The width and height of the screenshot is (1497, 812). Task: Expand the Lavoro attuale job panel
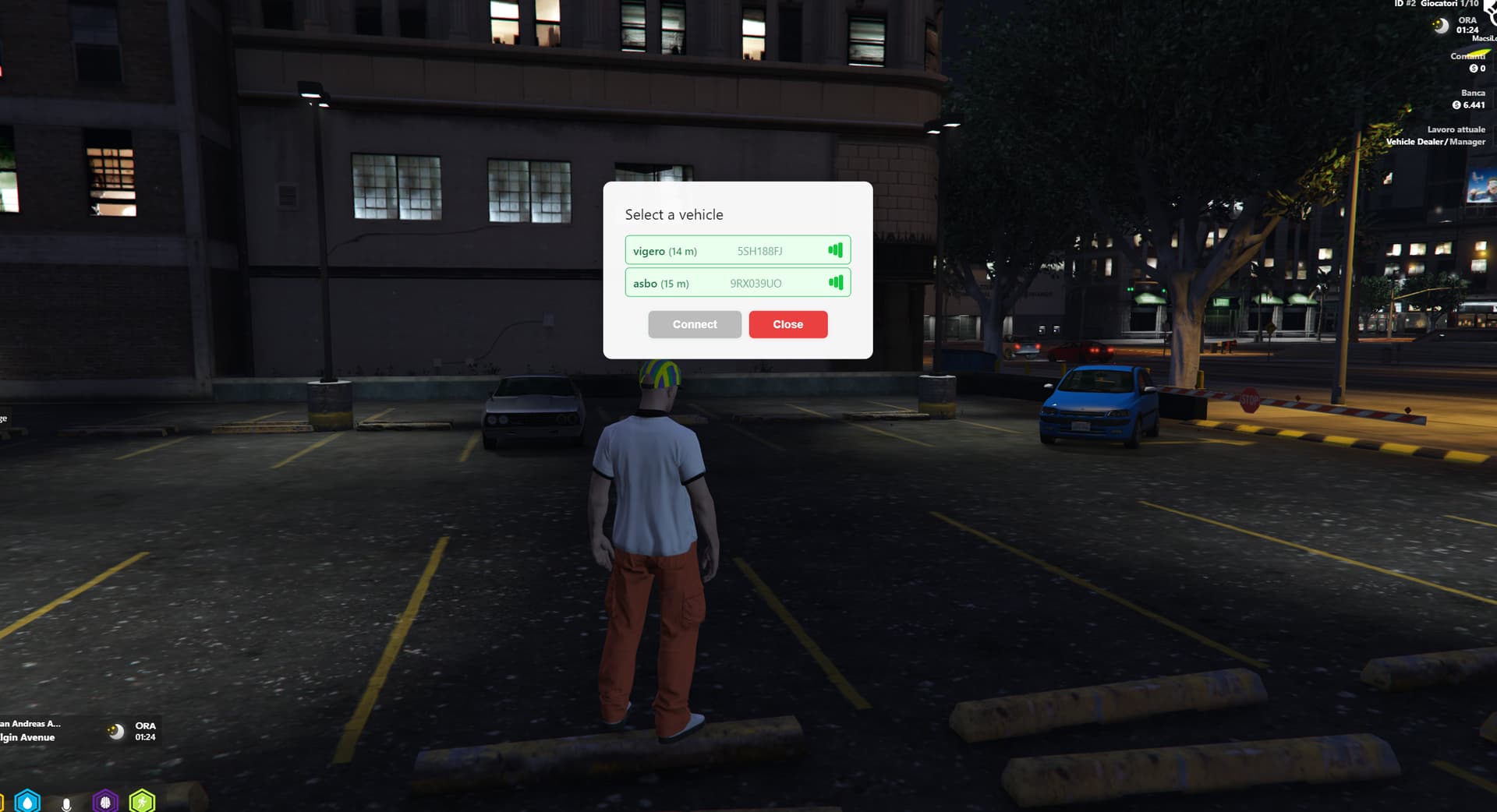(1456, 129)
